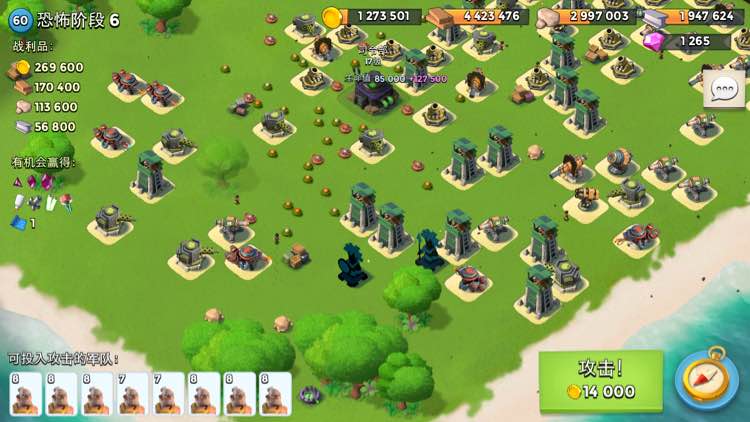Tap the compass to return to map
Screen dimensions: 750x422
707,379
